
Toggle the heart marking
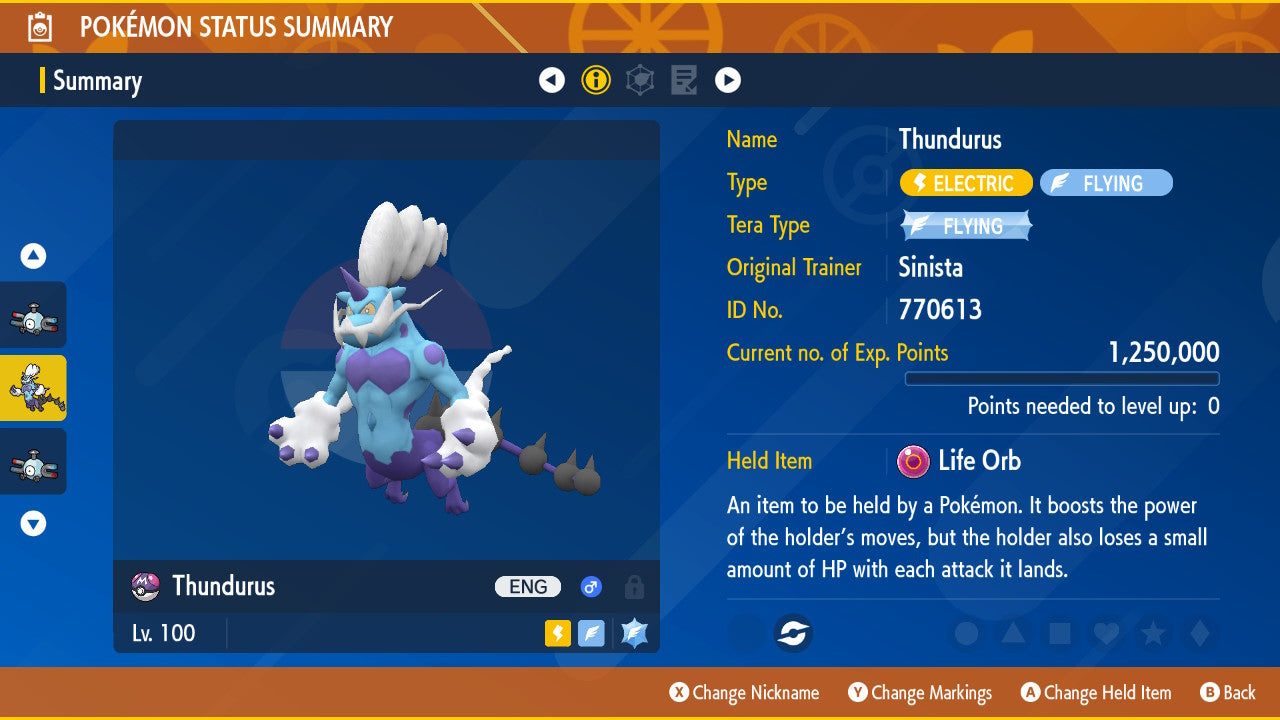(x=1105, y=633)
